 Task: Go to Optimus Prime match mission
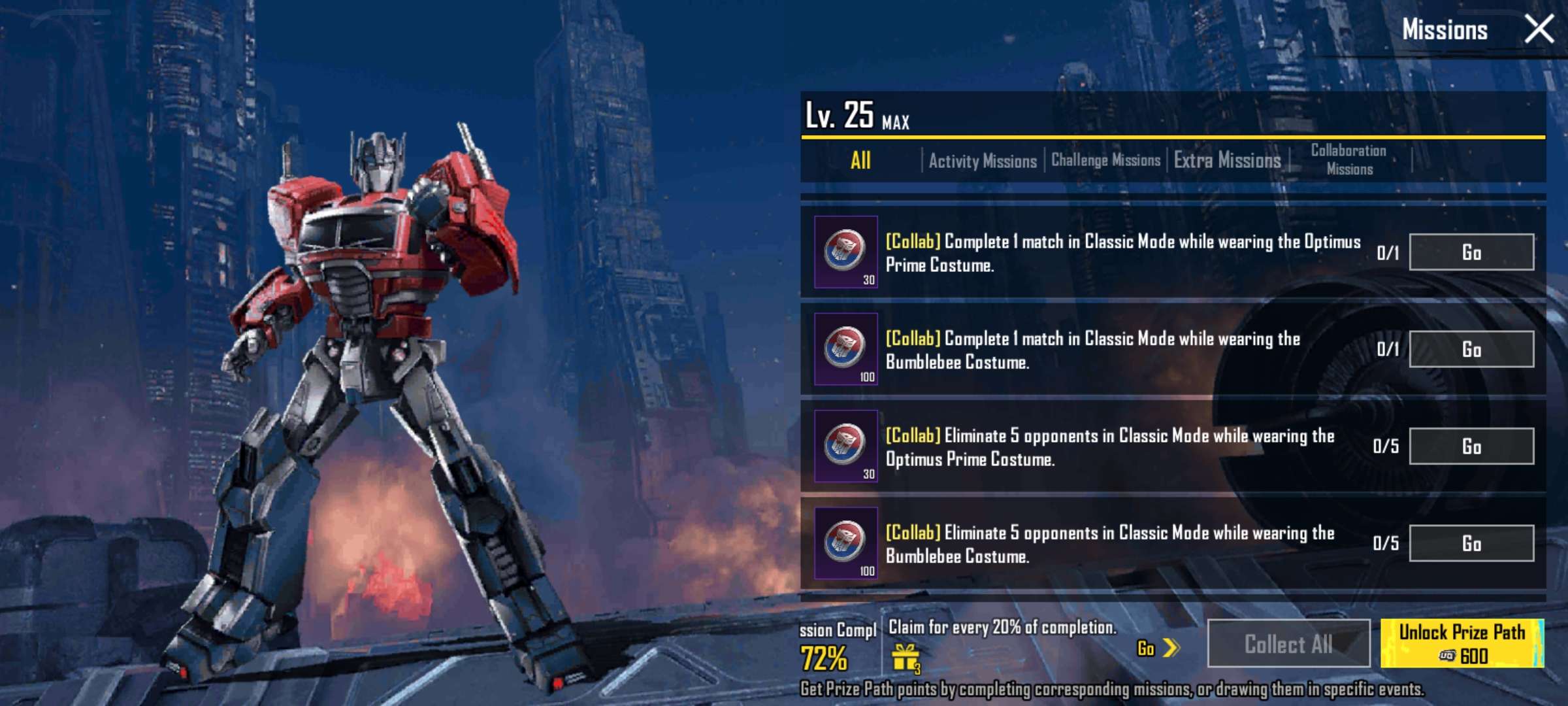point(1471,252)
